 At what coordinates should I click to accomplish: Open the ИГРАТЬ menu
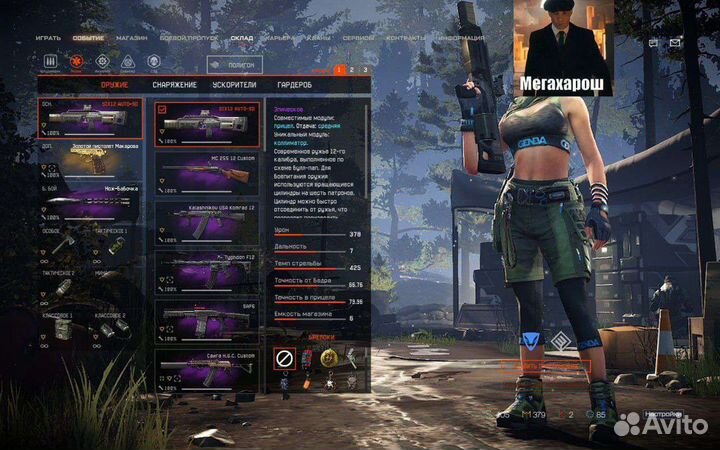48,38
